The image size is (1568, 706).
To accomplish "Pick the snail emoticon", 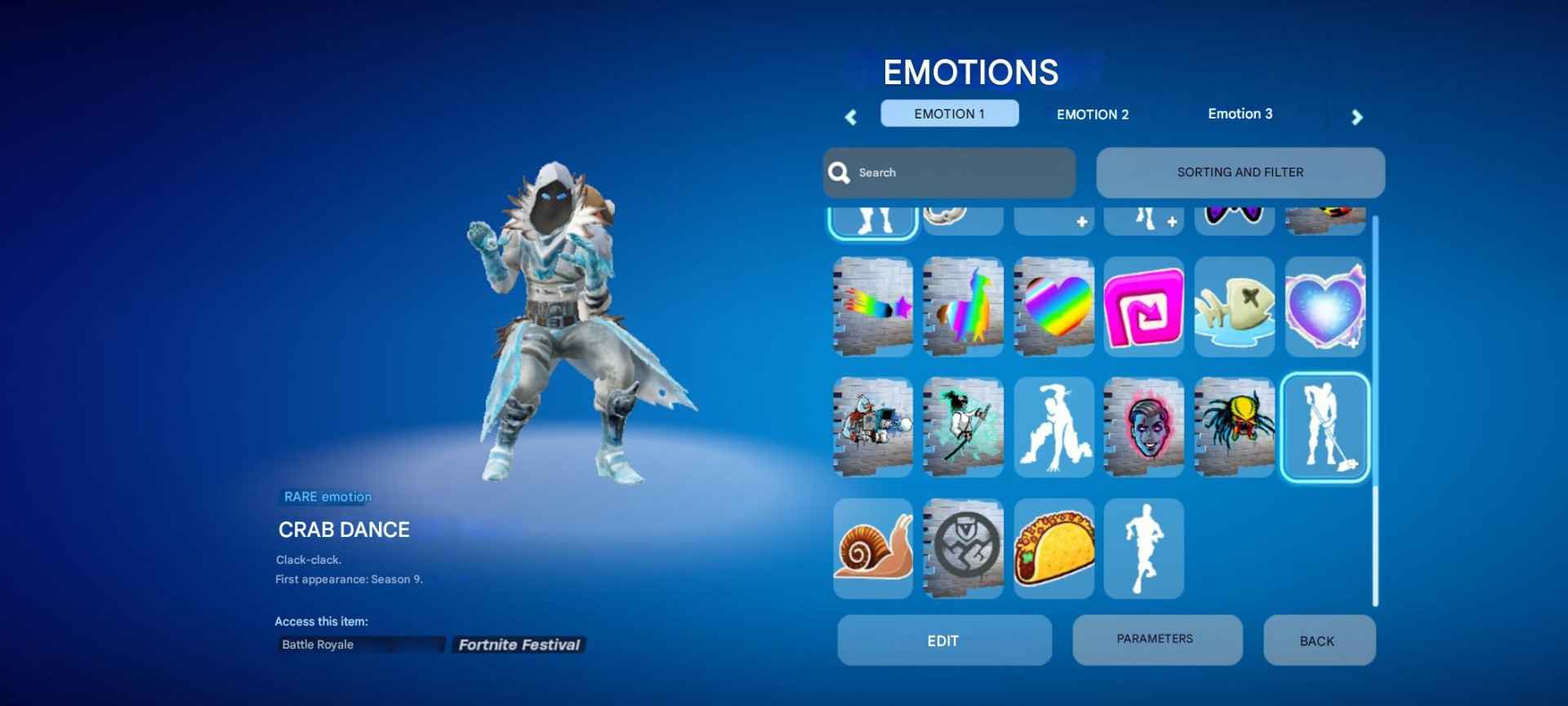I will tap(872, 548).
